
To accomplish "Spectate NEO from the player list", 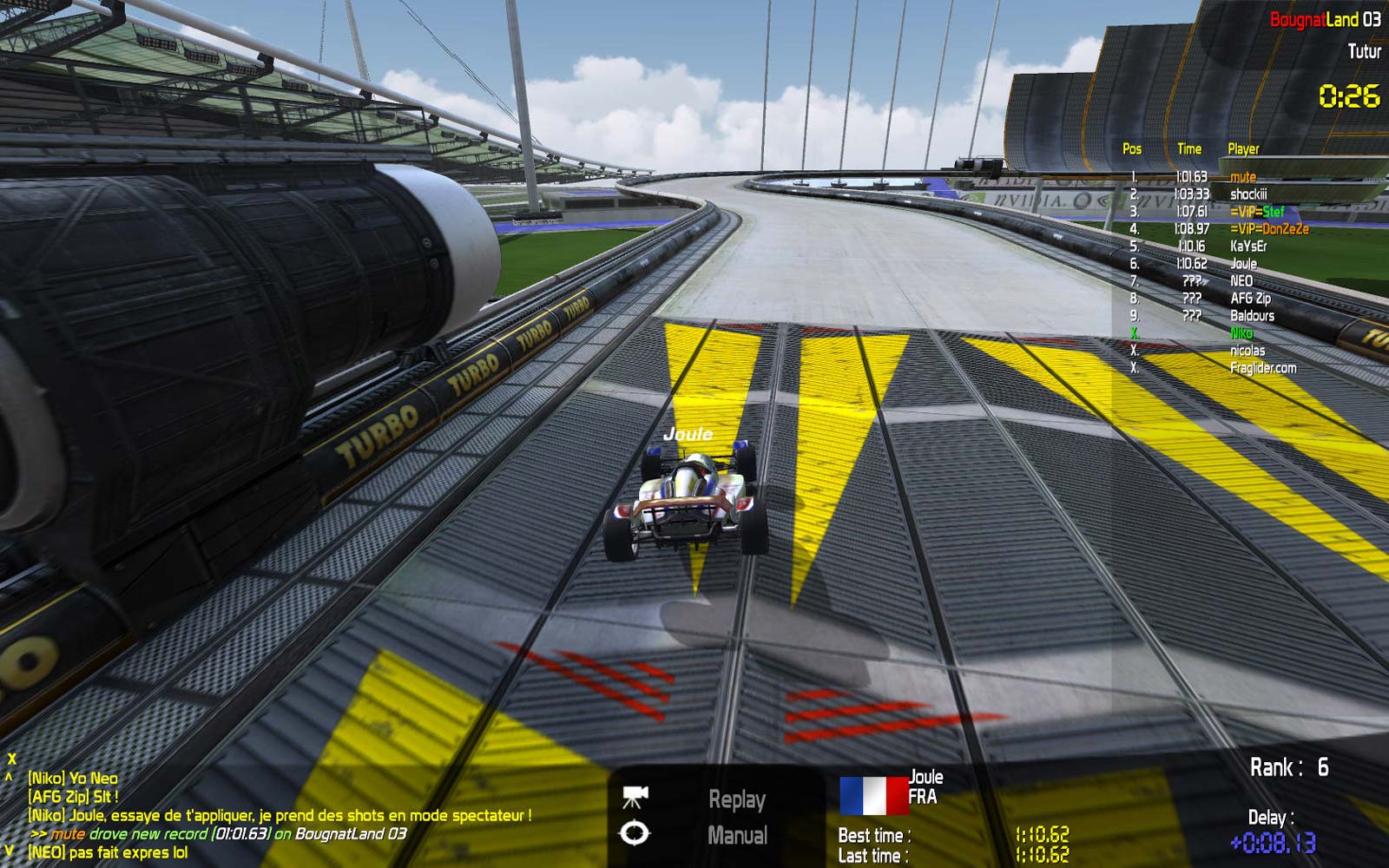I will (1241, 281).
